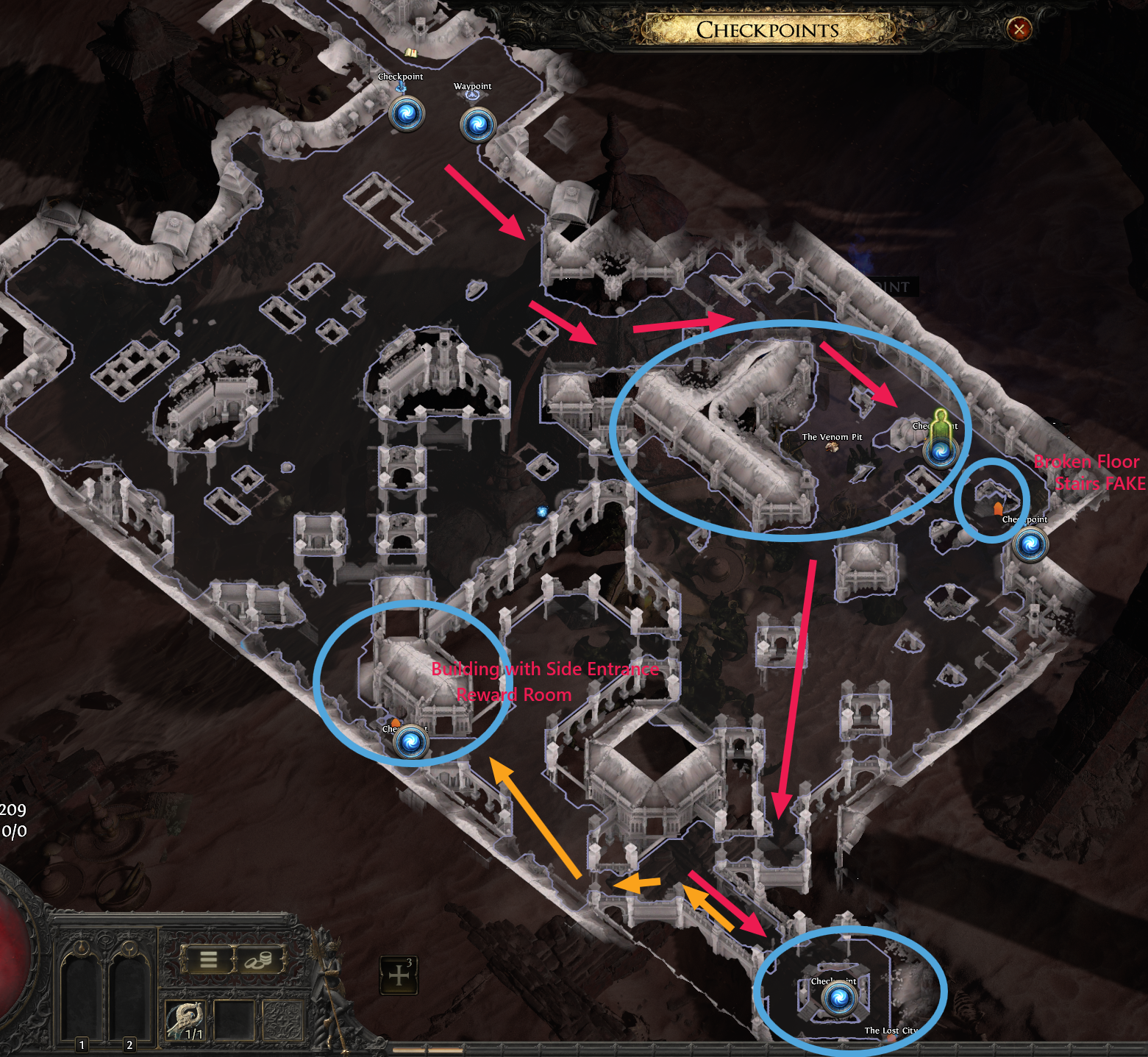Travel to the checkpoint beside the Waypoint
This screenshot has height=1057, width=1148.
click(x=407, y=114)
